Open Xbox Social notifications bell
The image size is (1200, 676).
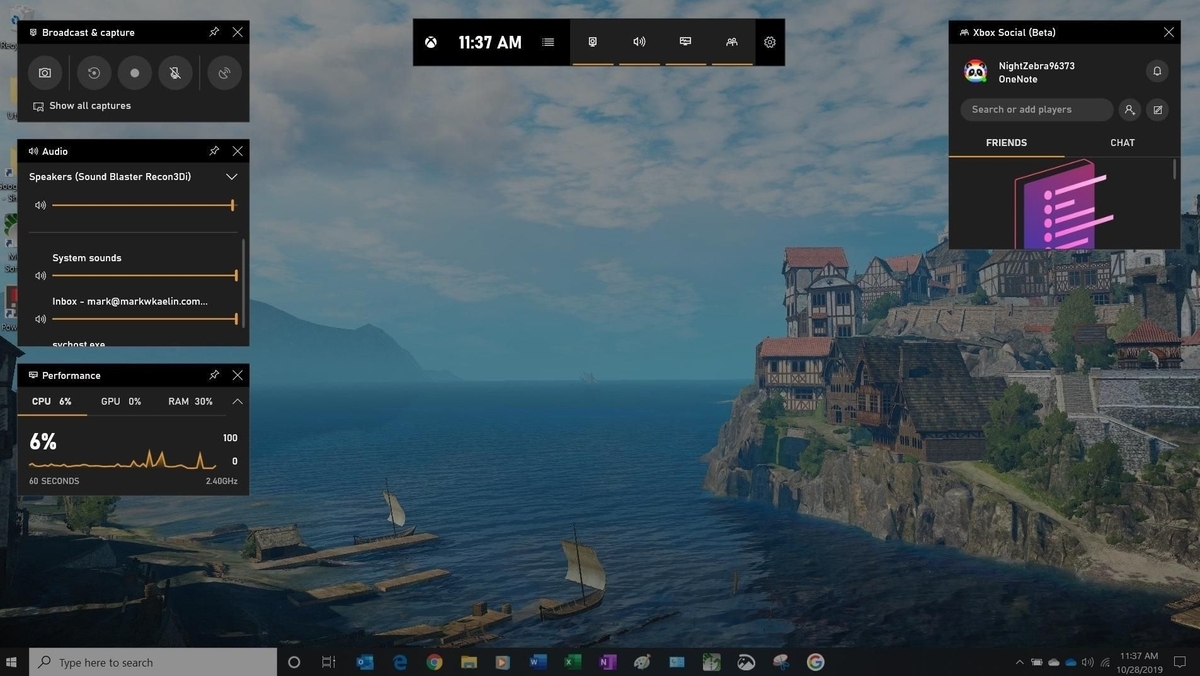pos(1157,71)
